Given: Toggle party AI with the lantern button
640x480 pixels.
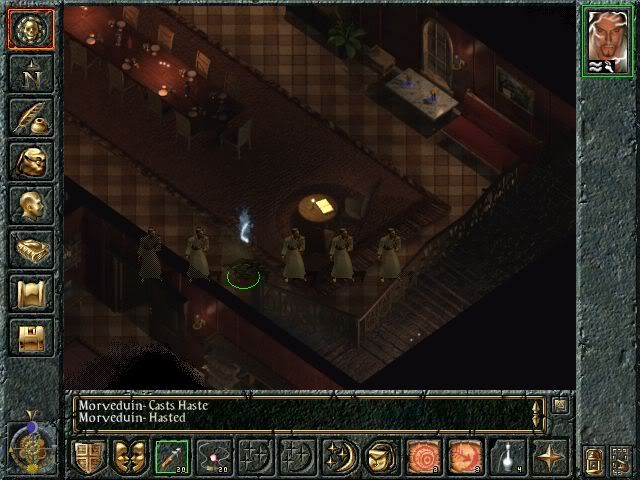Looking at the screenshot, I should [x=594, y=458].
